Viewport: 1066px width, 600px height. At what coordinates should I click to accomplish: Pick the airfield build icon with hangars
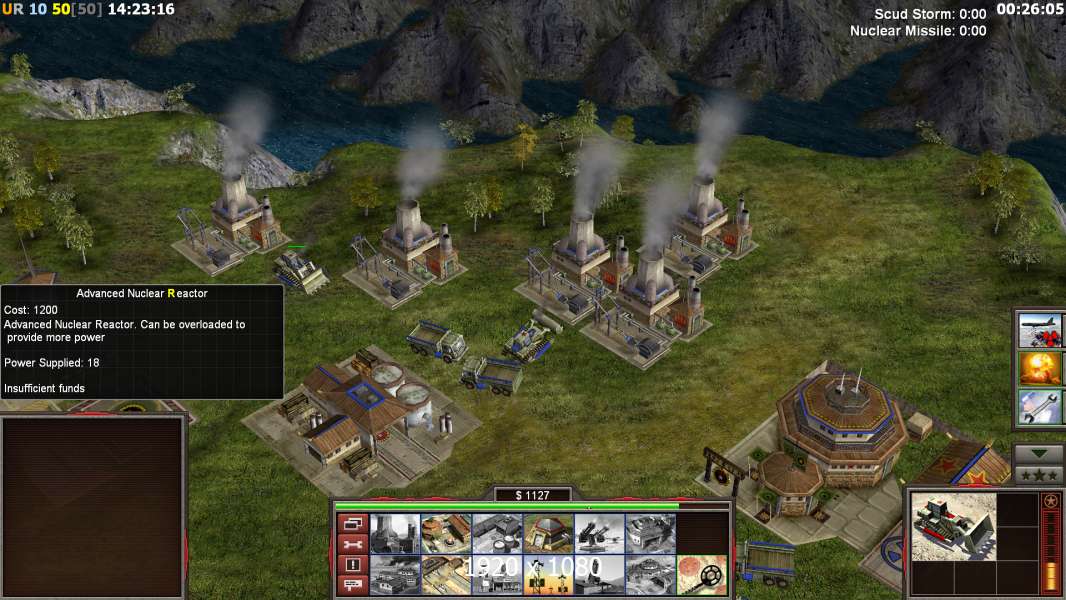(x=650, y=533)
